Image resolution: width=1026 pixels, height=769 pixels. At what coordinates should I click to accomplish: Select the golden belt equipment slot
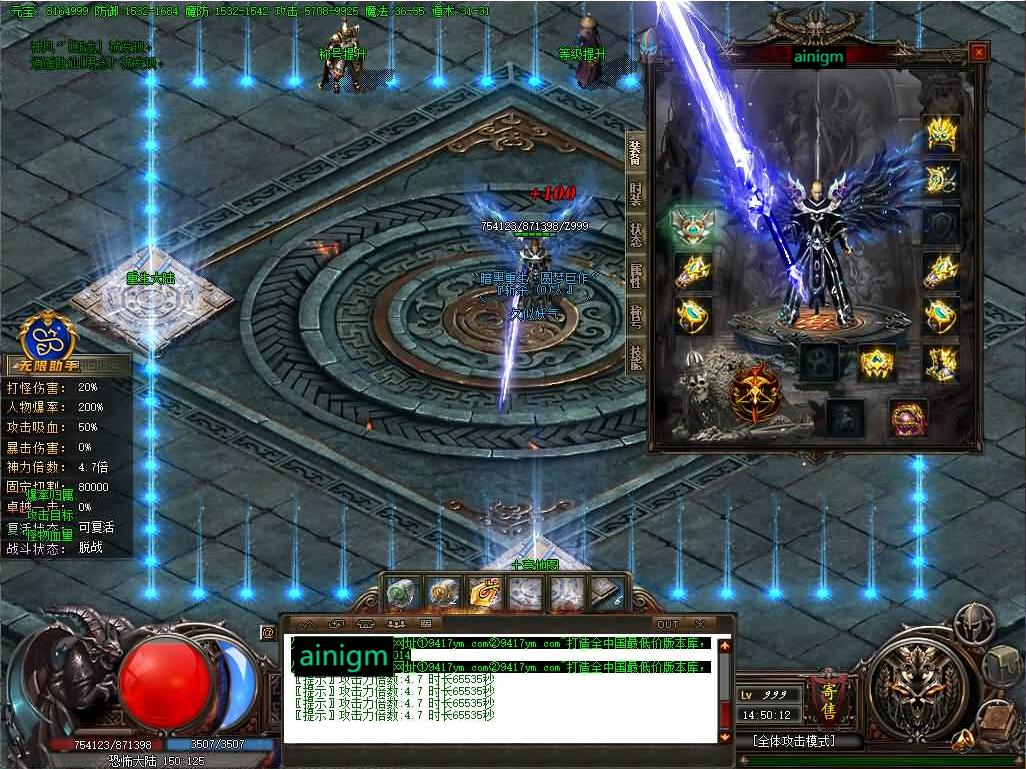[x=877, y=362]
